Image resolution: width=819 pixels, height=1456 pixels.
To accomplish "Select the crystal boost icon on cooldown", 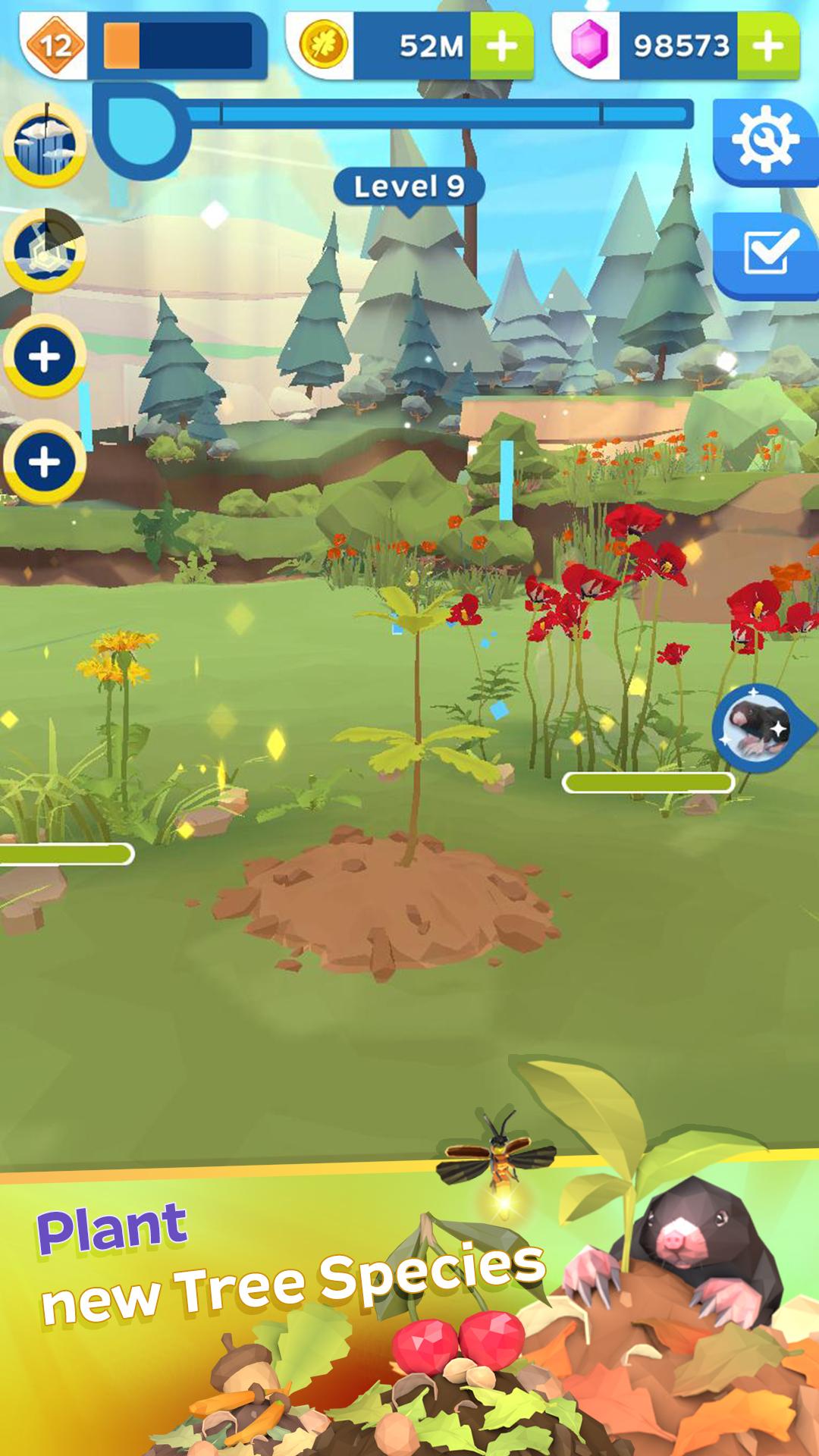I will pos(45,250).
